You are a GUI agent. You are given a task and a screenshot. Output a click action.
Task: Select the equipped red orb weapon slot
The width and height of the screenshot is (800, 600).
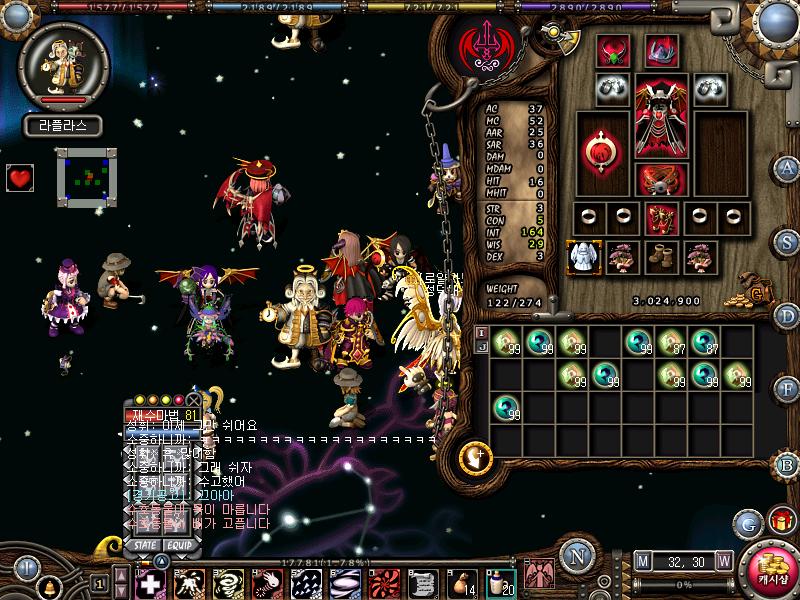coord(603,148)
